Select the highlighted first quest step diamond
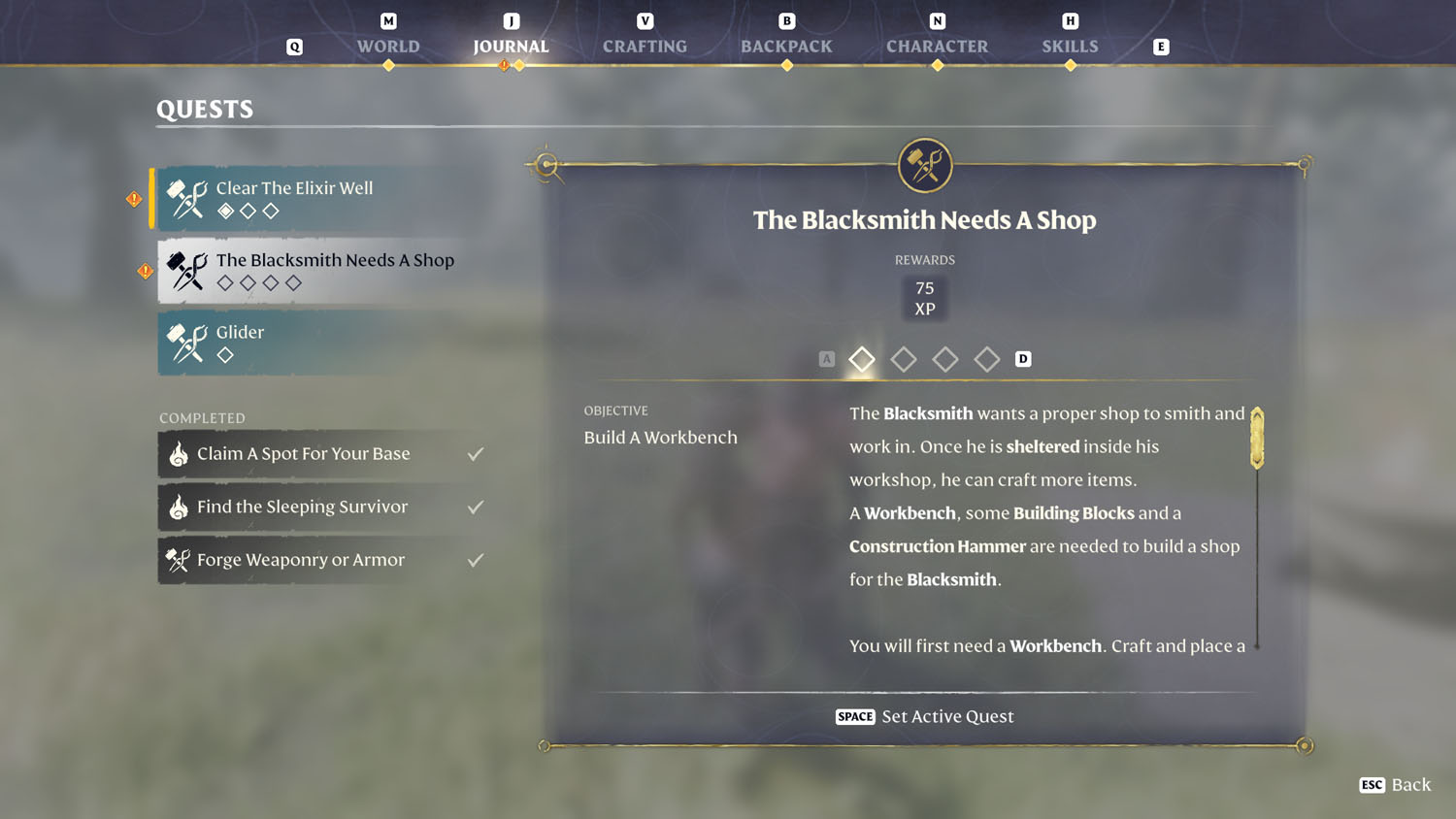1456x819 pixels. click(x=862, y=359)
